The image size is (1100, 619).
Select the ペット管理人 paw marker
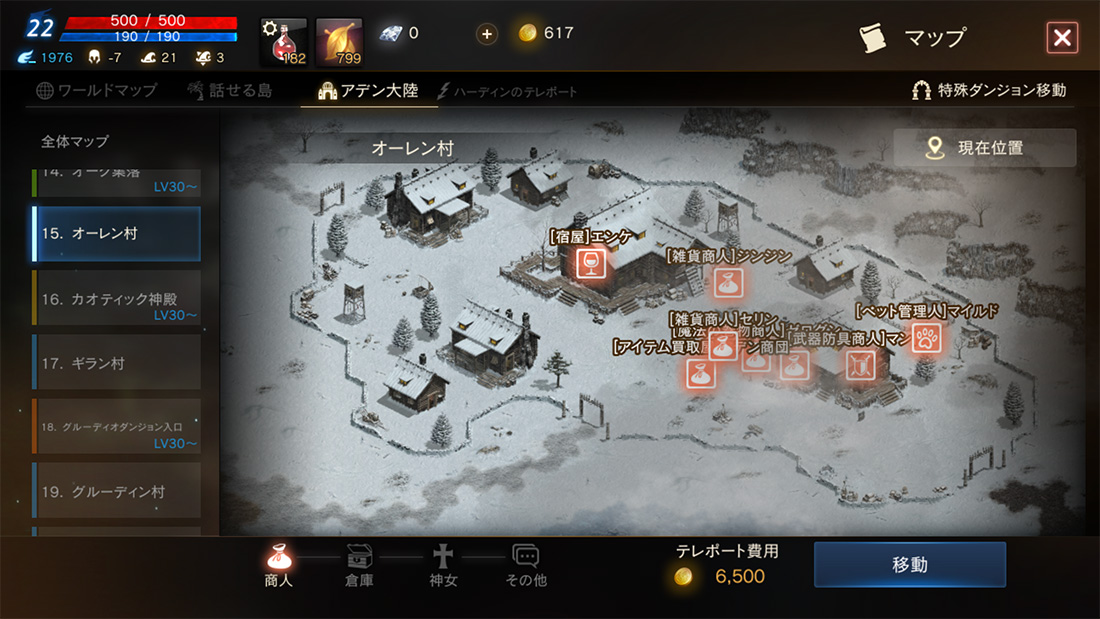(926, 338)
